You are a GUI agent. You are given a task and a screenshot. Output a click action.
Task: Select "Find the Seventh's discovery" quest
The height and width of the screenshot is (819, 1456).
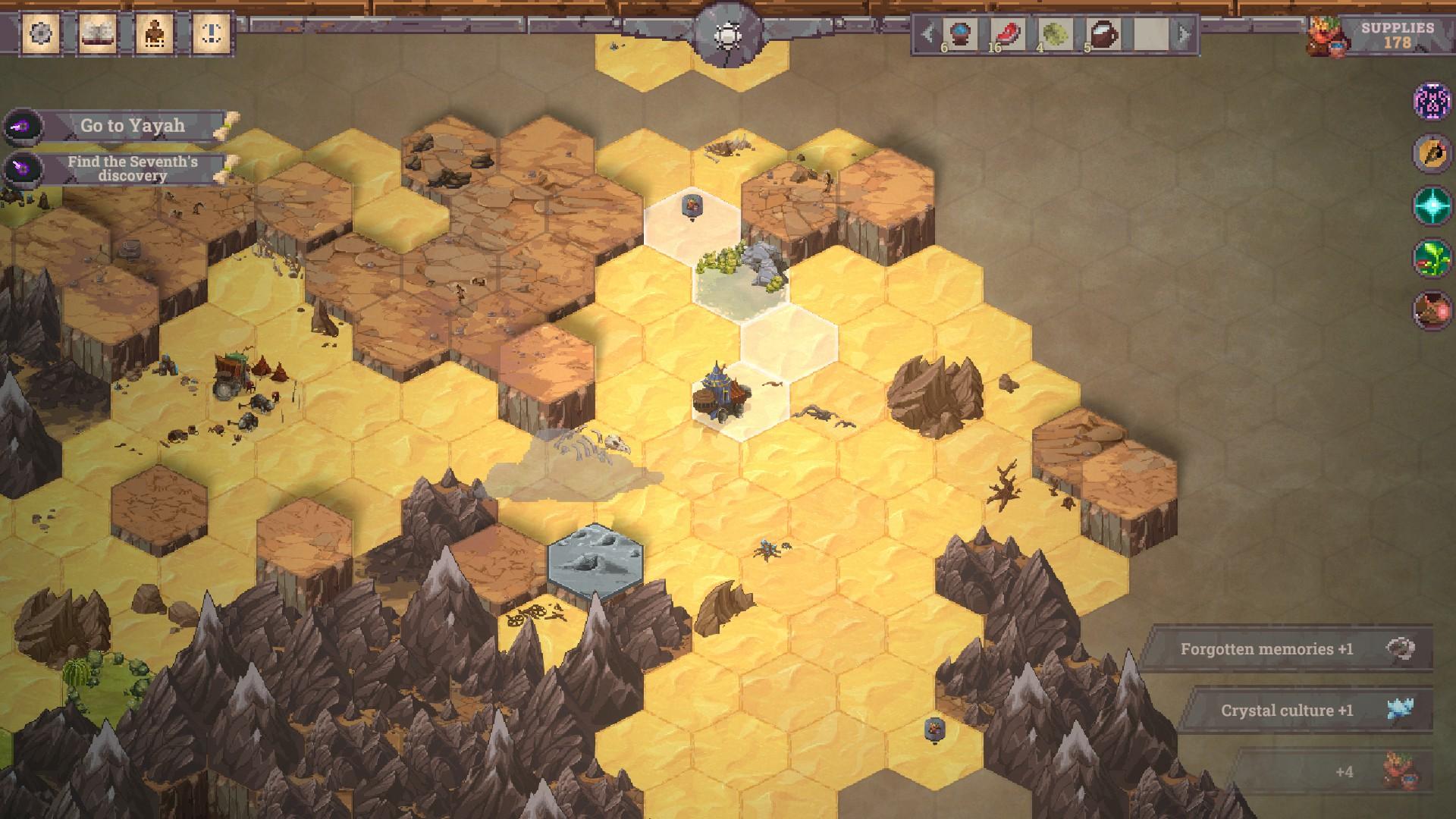pyautogui.click(x=133, y=168)
